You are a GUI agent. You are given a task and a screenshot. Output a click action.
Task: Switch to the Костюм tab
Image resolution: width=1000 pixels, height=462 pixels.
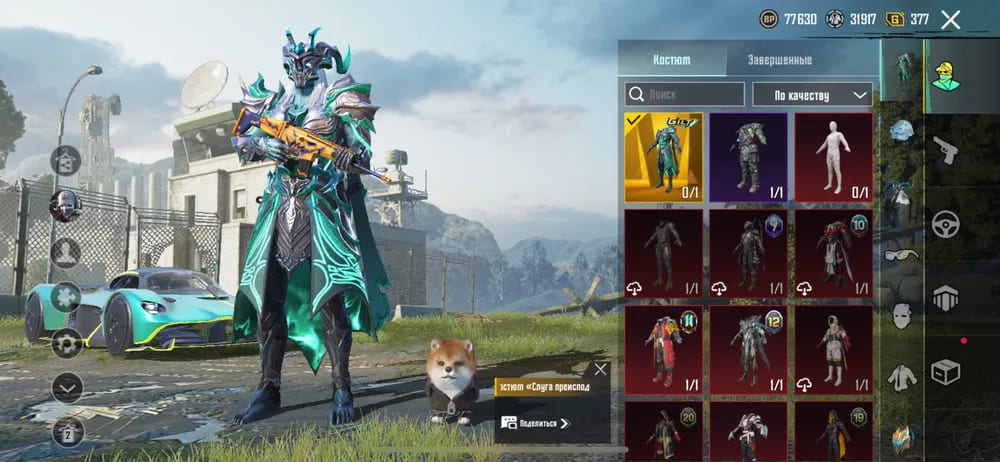[x=671, y=59]
